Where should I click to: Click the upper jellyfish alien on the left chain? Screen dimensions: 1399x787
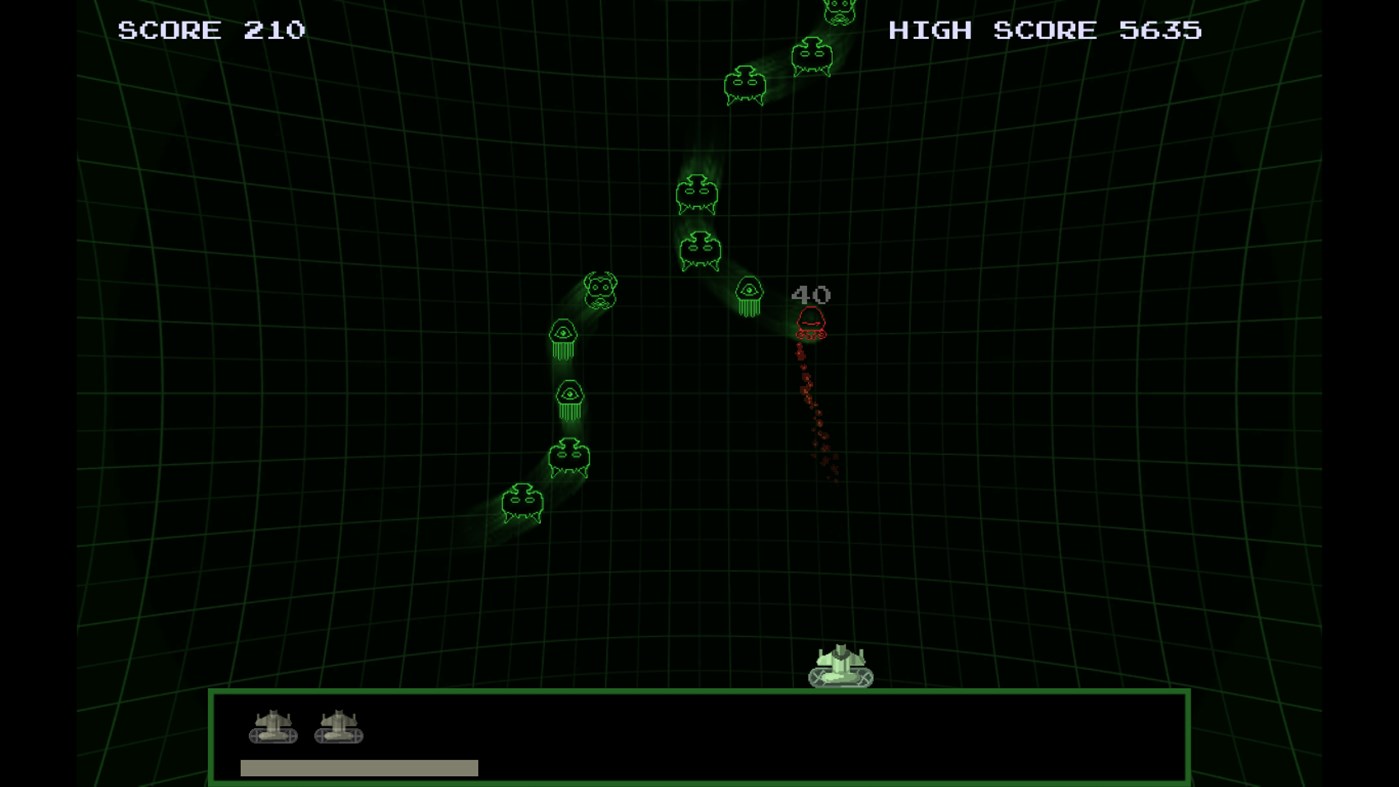(562, 338)
